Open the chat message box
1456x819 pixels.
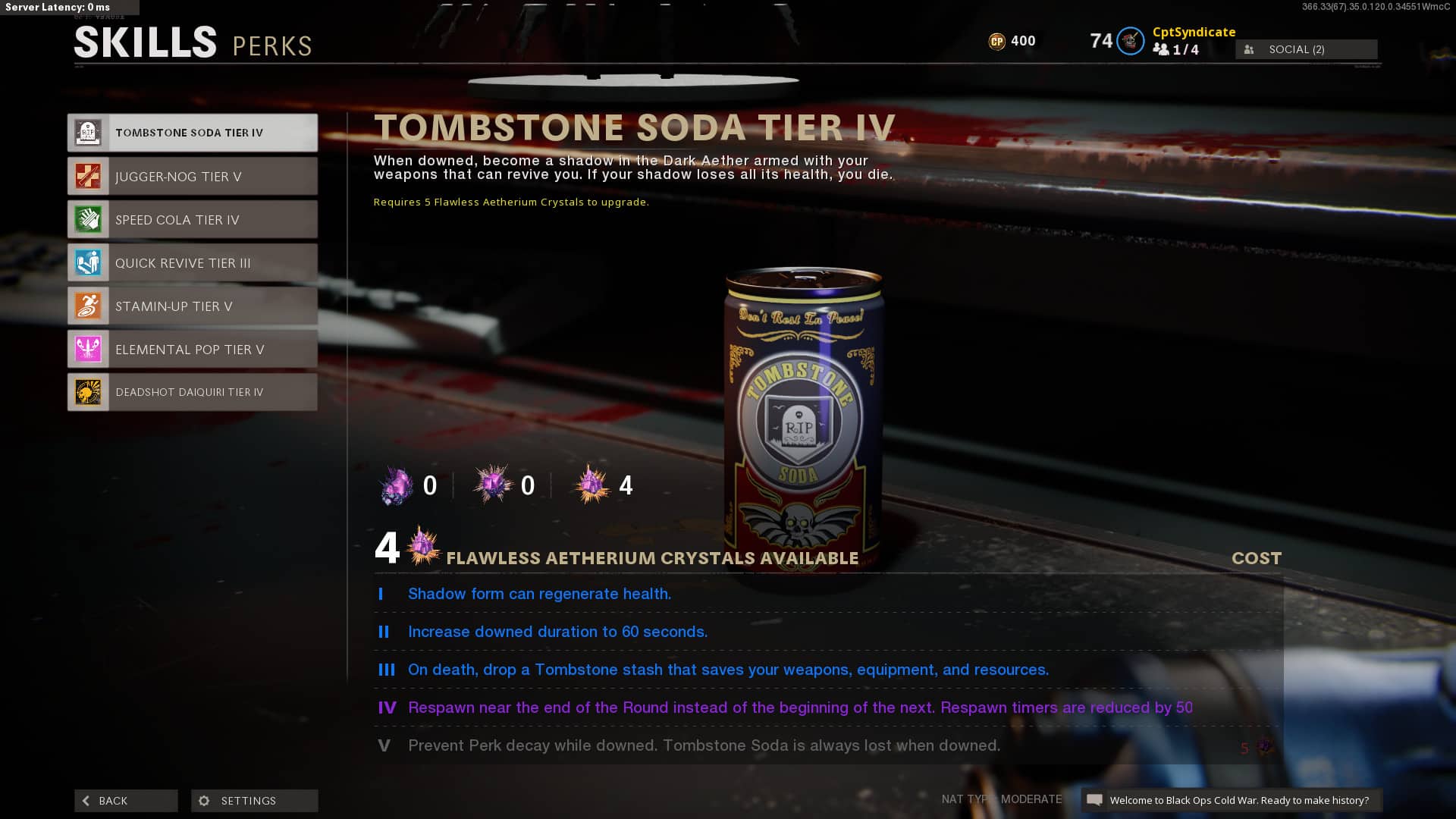point(1232,801)
